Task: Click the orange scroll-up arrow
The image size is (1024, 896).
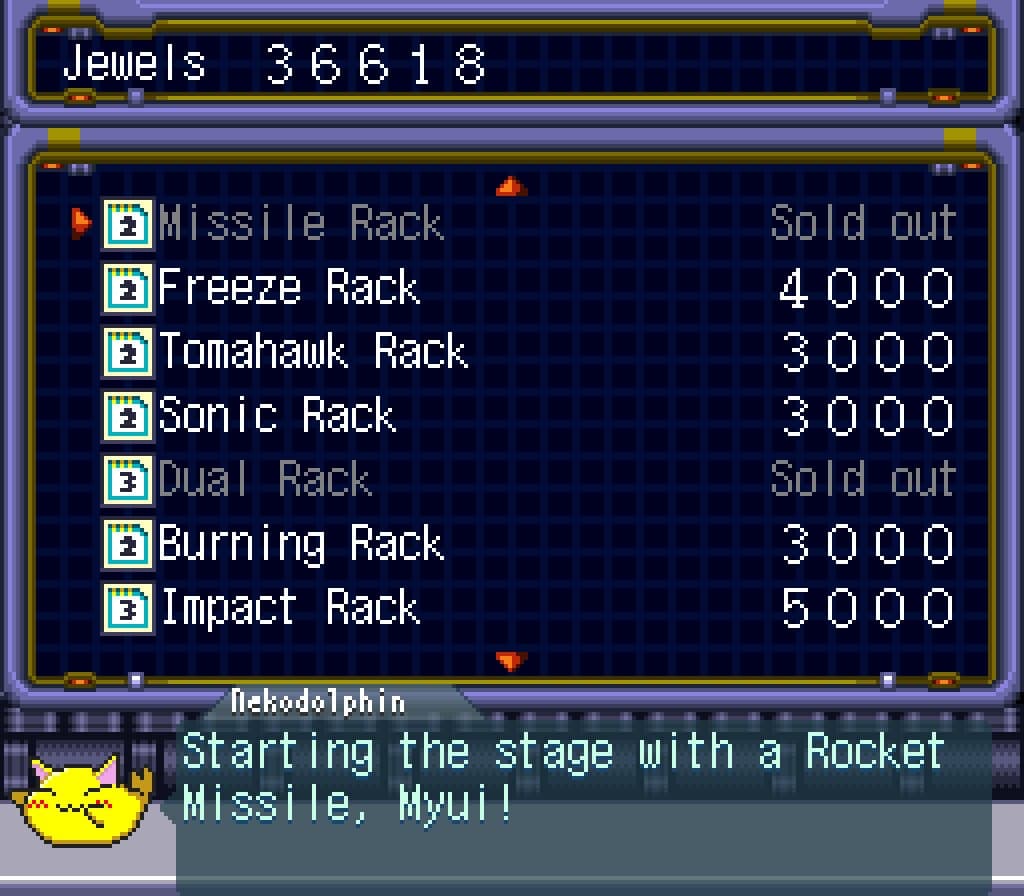Action: point(511,186)
